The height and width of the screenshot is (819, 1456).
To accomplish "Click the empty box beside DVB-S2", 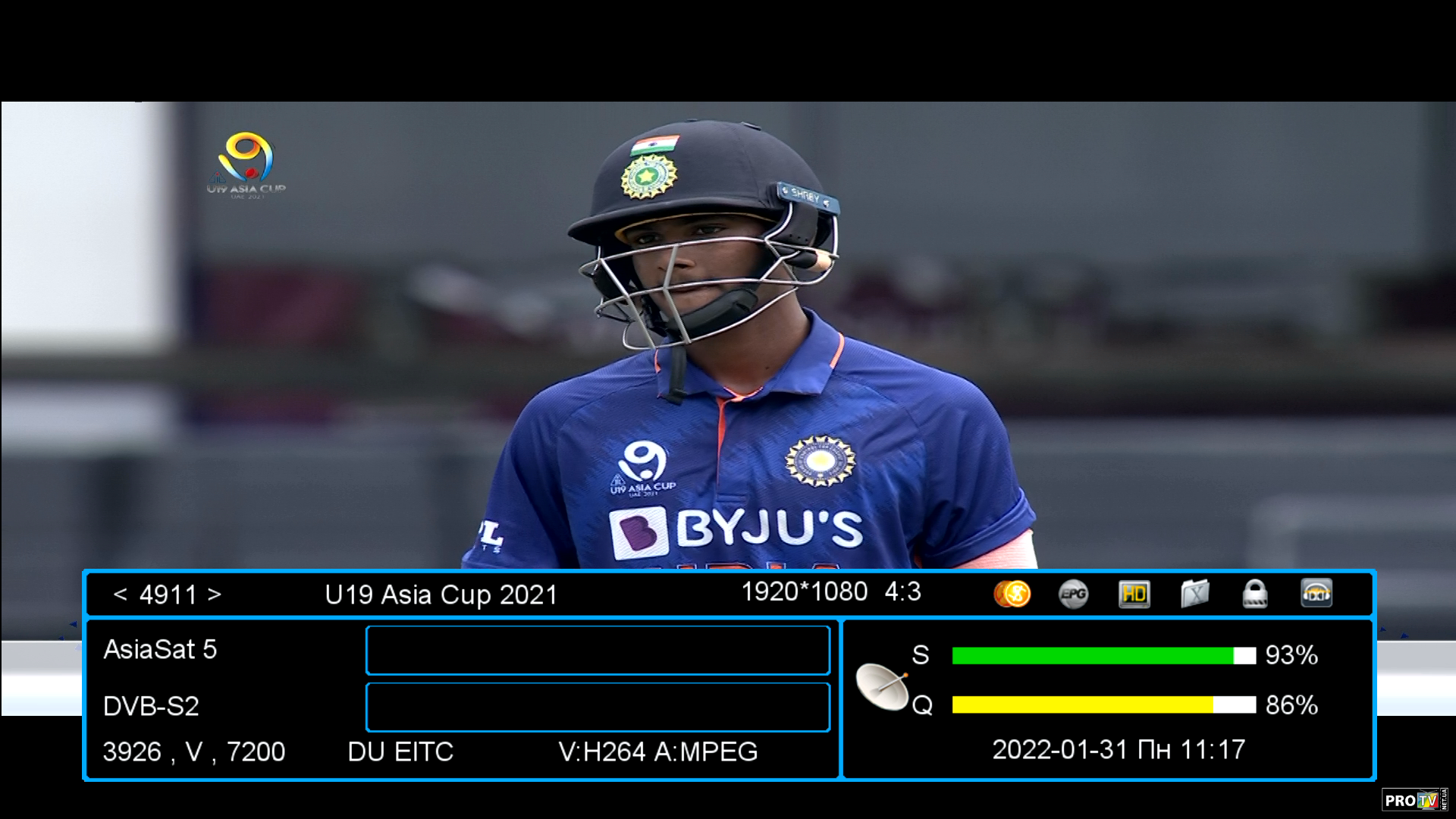I will coord(598,707).
